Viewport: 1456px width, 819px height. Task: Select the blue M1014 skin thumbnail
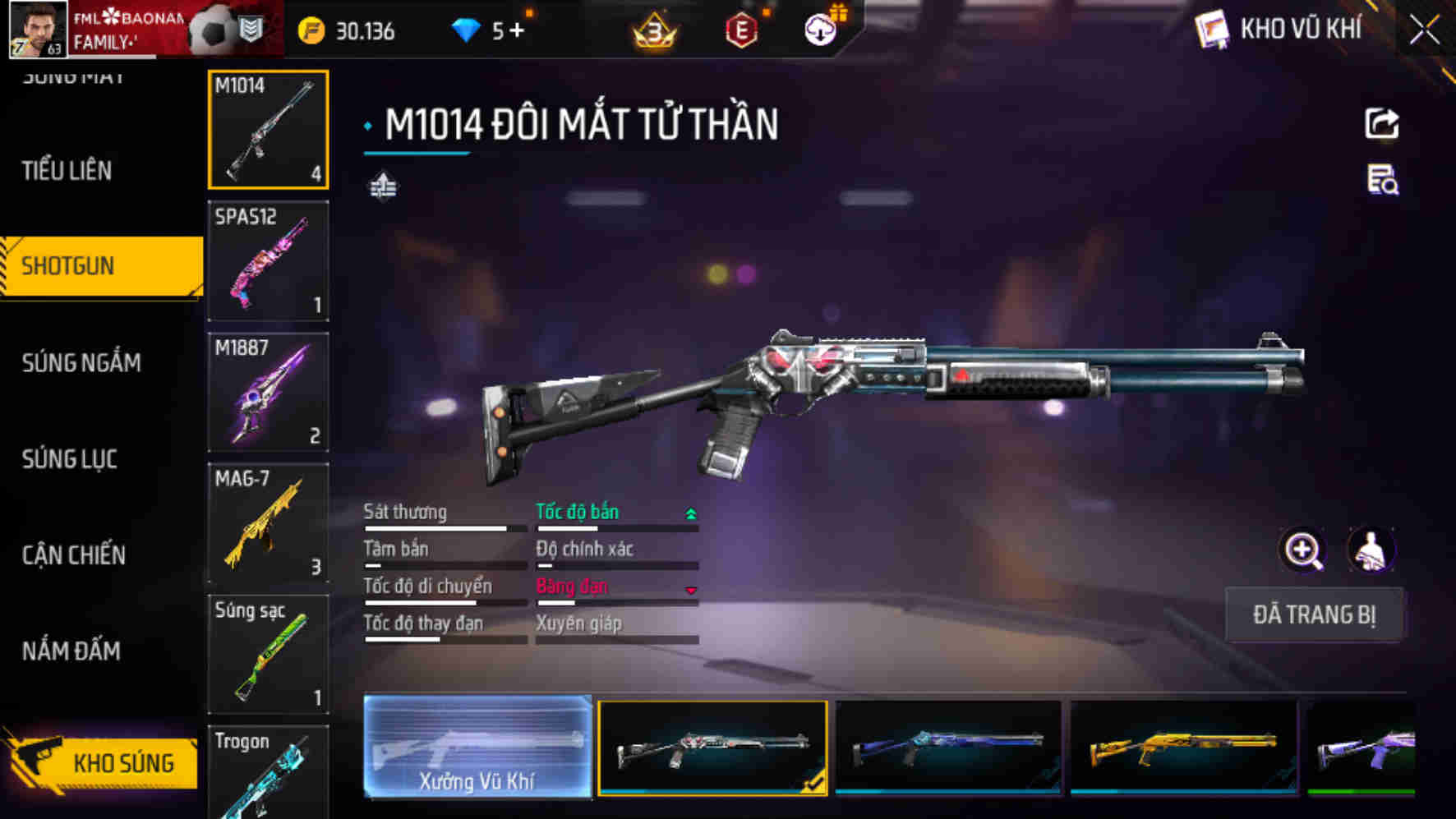click(x=948, y=747)
